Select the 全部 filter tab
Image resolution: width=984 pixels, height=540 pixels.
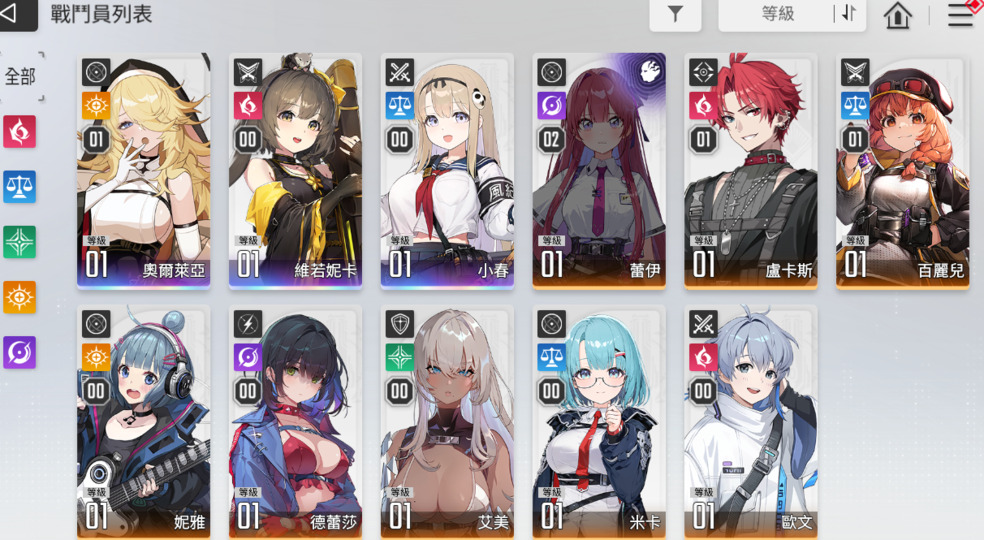[20, 78]
